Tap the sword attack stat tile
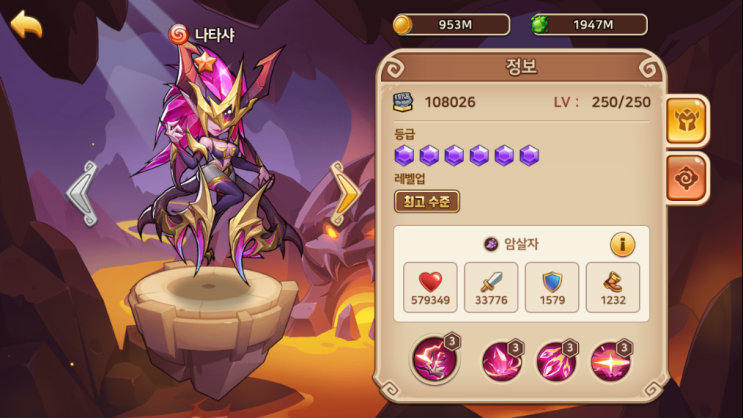 tap(491, 287)
